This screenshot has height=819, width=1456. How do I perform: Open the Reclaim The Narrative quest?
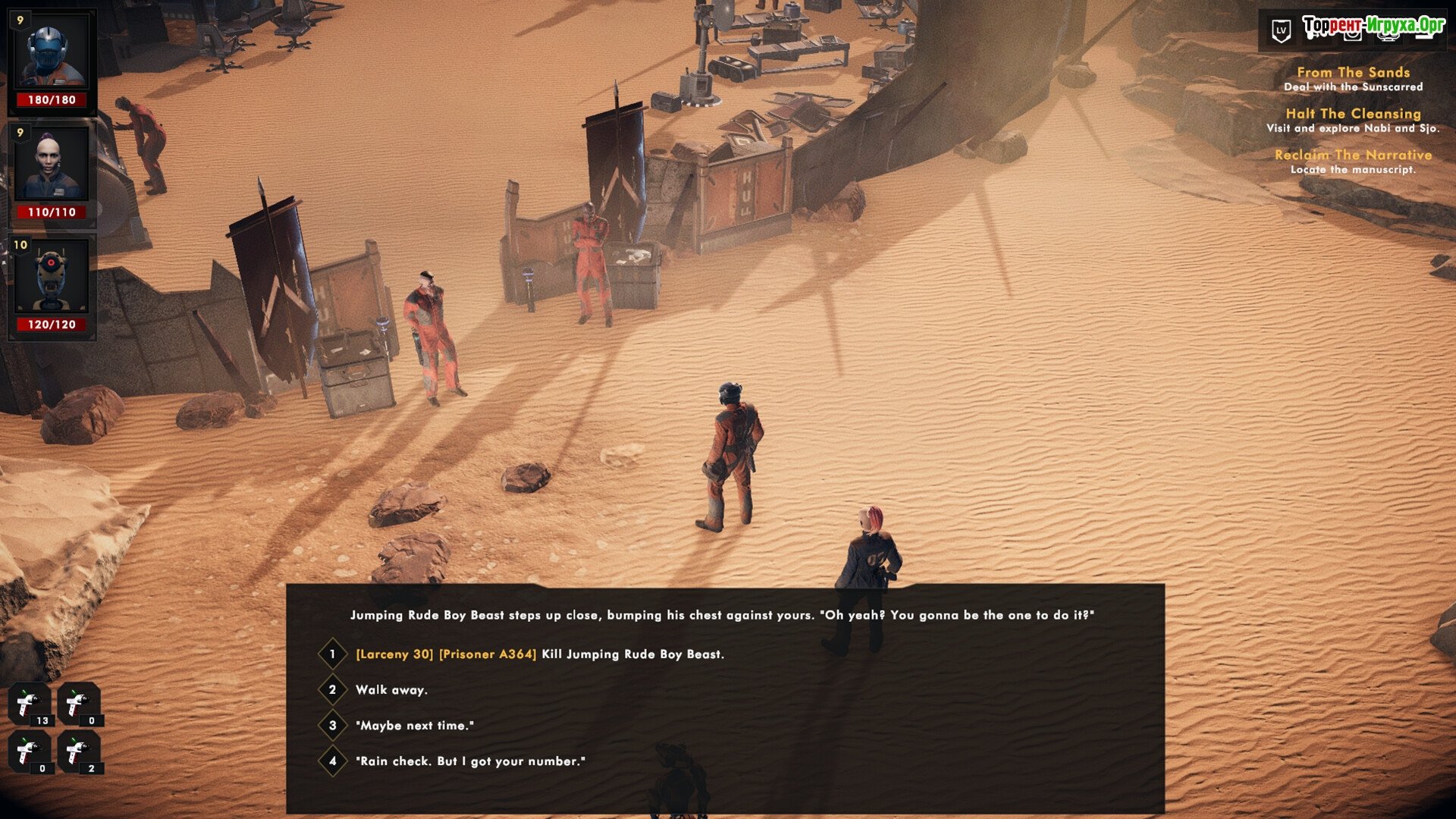click(x=1353, y=155)
